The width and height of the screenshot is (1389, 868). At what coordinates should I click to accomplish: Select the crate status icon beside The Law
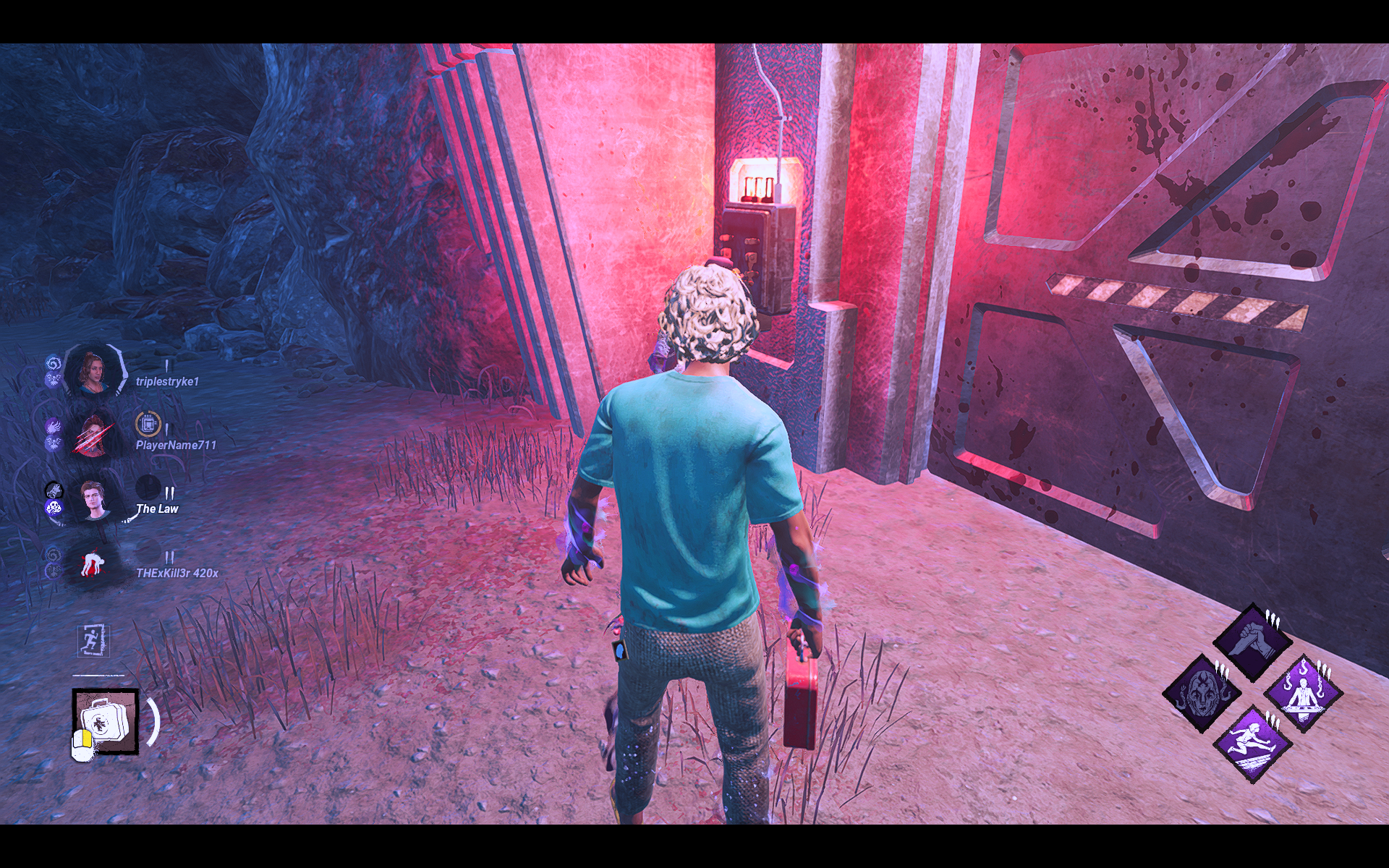(x=55, y=490)
